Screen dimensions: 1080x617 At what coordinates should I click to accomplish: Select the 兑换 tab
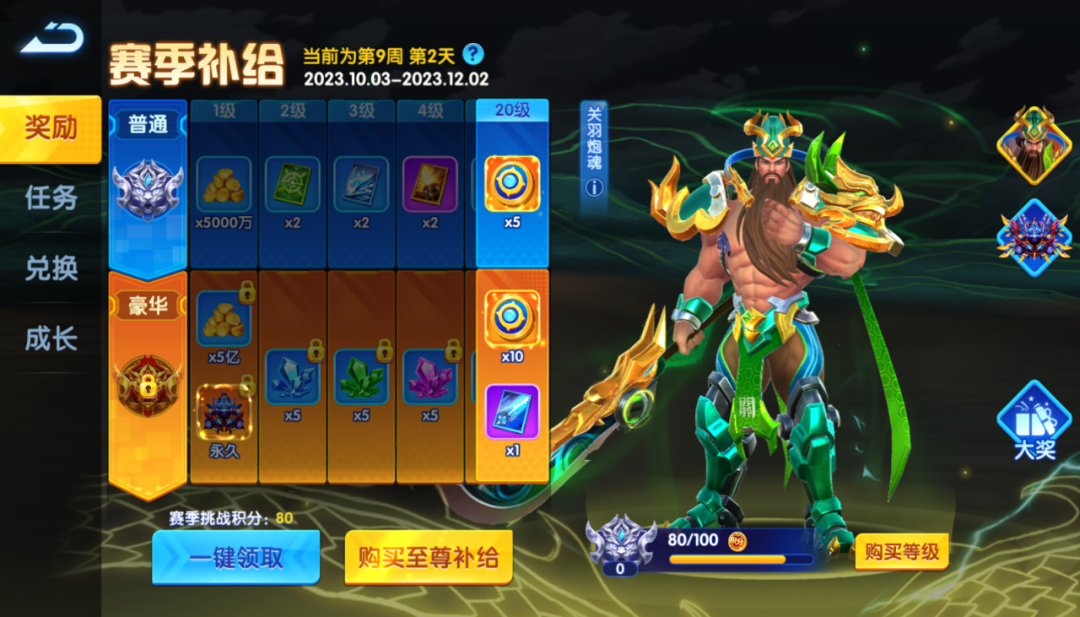click(50, 268)
